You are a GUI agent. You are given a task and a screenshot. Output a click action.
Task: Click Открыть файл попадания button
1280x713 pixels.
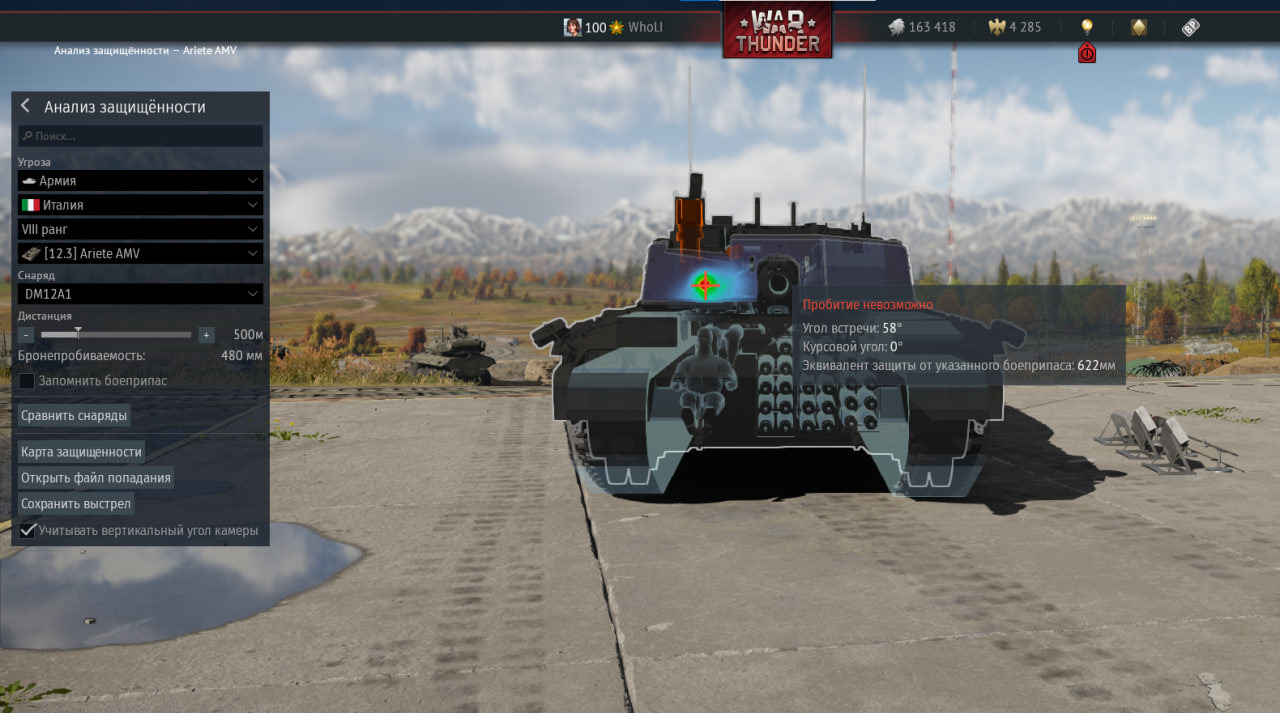point(96,478)
